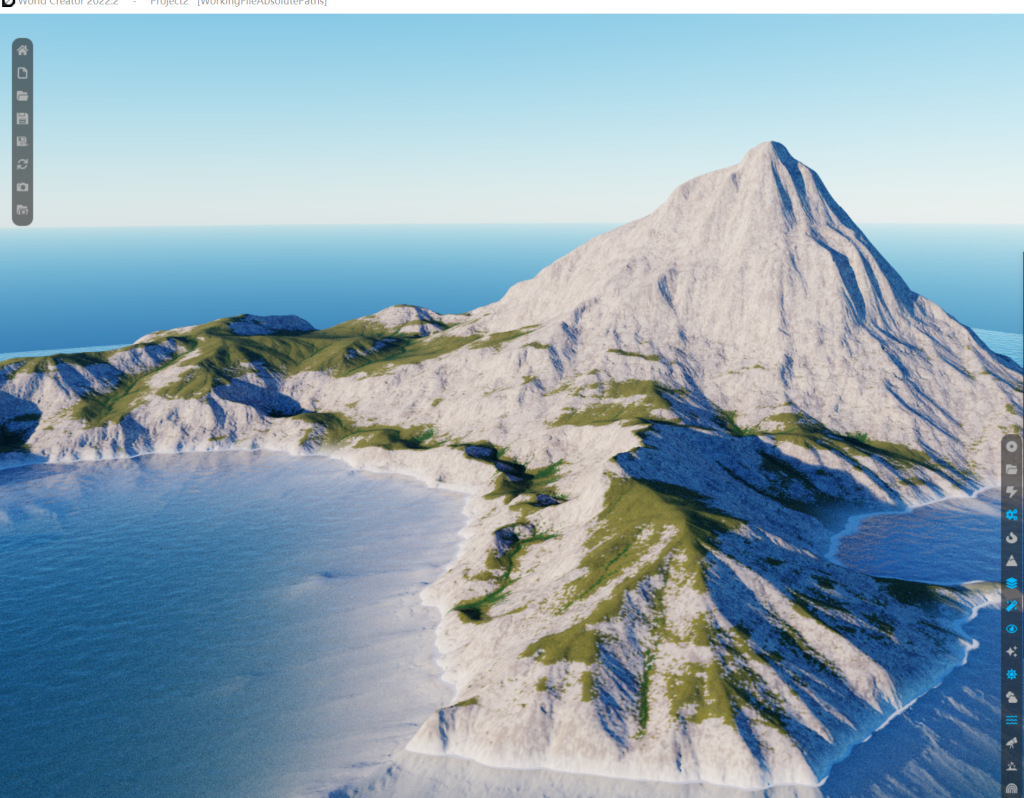This screenshot has height=798, width=1024.
Task: Toggle the blue gears icon
Action: tap(1012, 515)
